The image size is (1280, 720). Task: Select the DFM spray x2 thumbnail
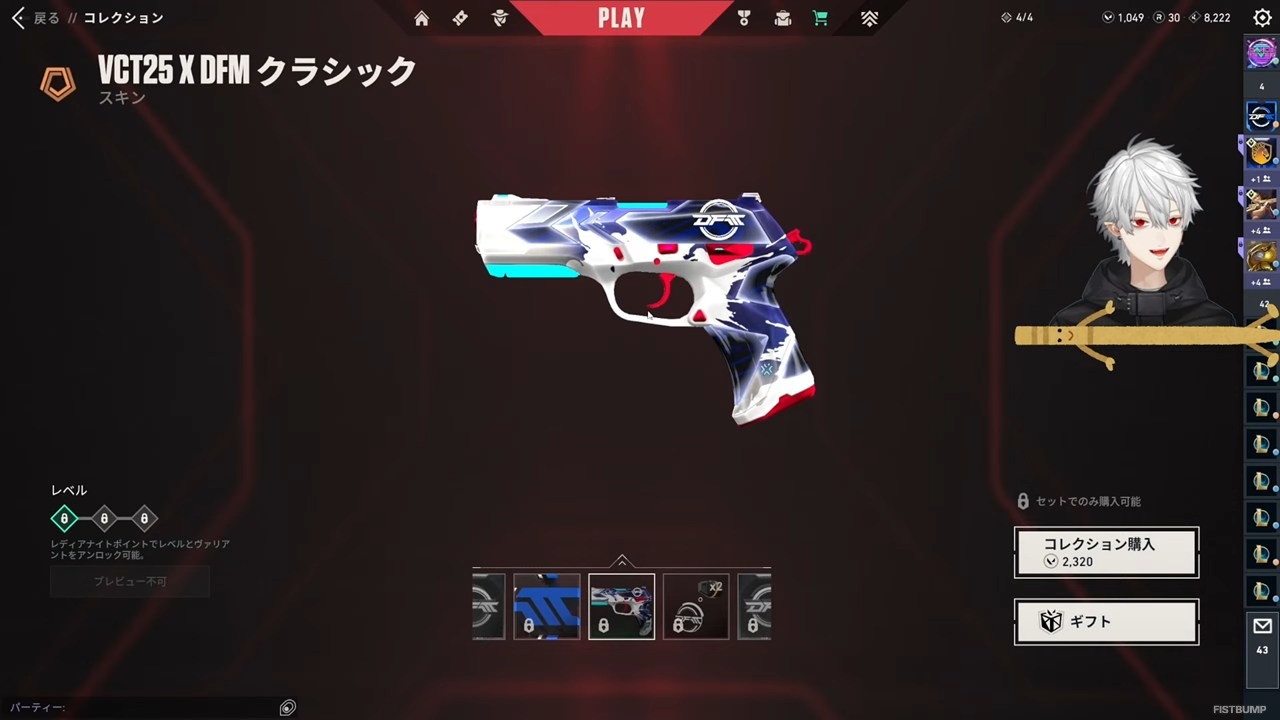click(x=696, y=606)
